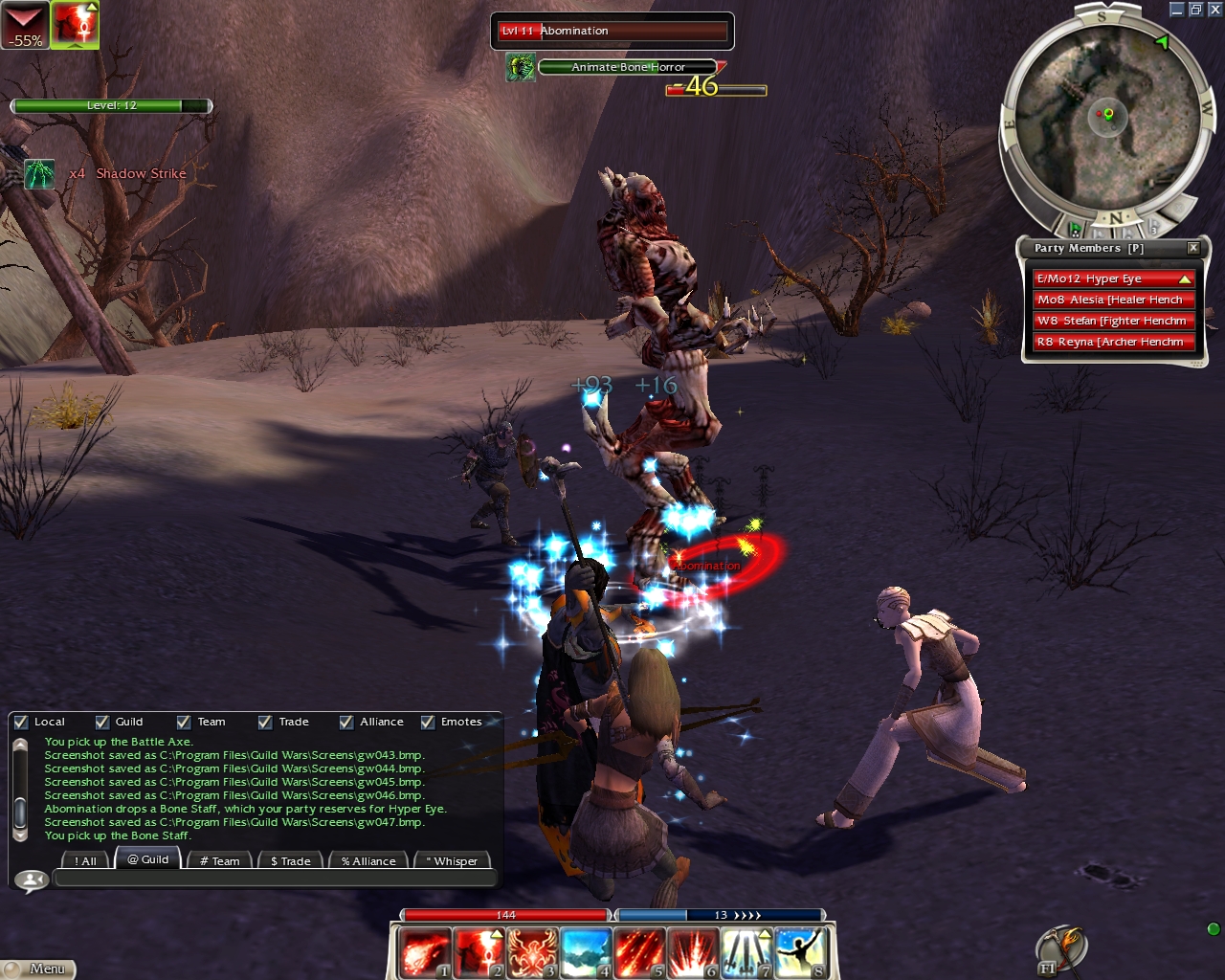The height and width of the screenshot is (980, 1225).
Task: Switch to the " Whisper chat channel tab
Action: 452,861
